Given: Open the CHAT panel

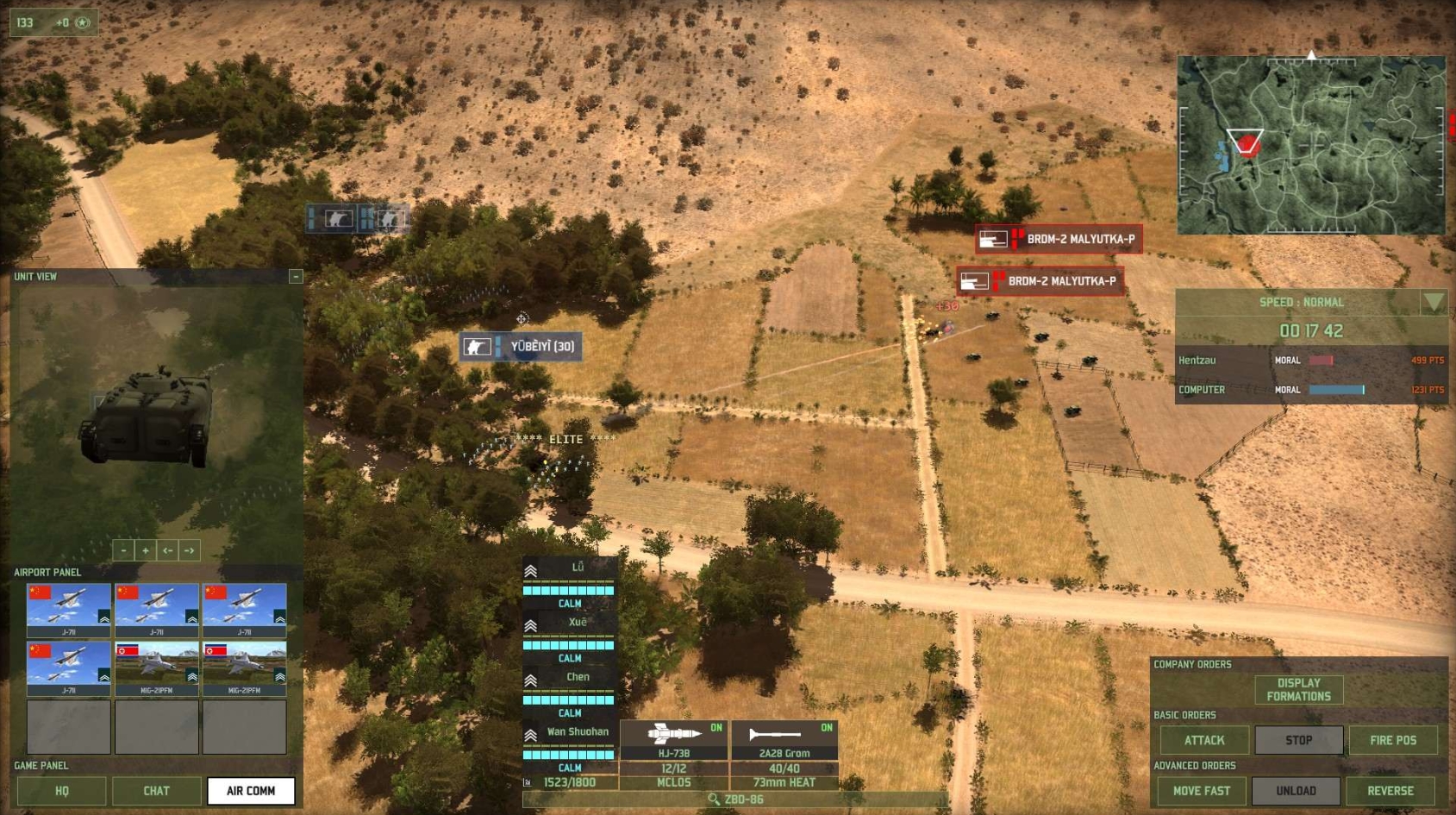Looking at the screenshot, I should (x=155, y=791).
